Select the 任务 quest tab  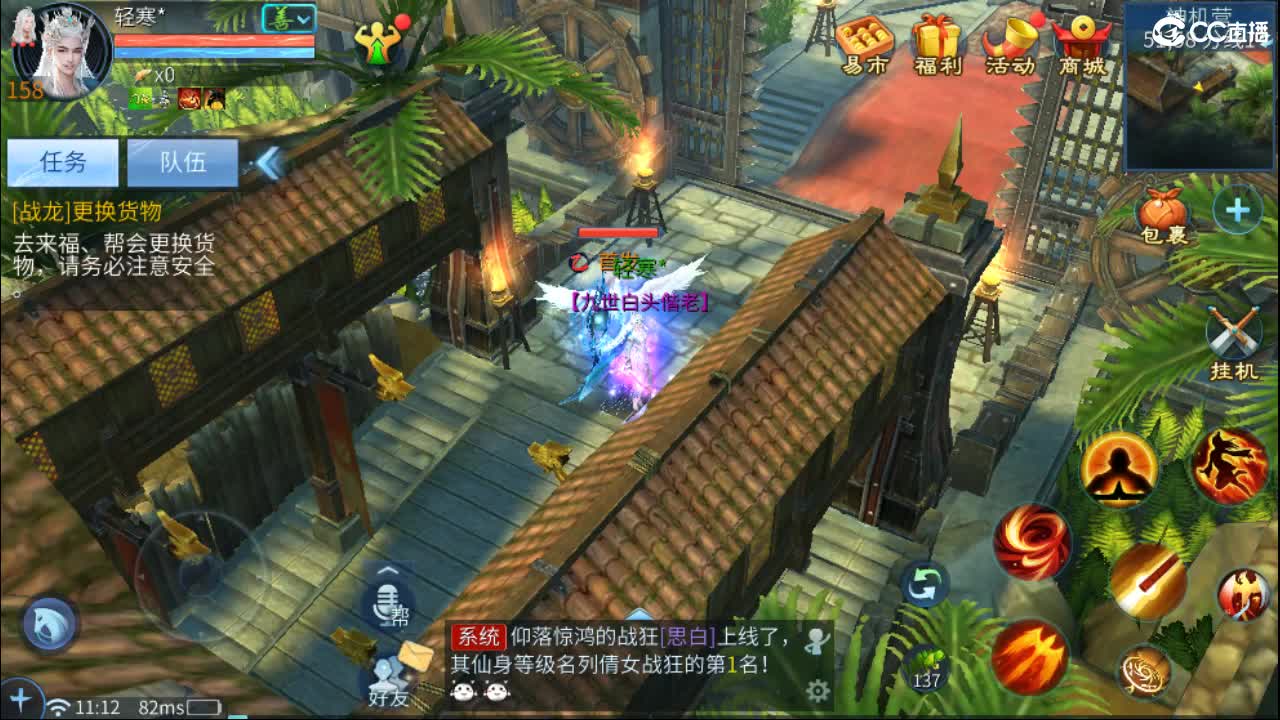[x=62, y=163]
